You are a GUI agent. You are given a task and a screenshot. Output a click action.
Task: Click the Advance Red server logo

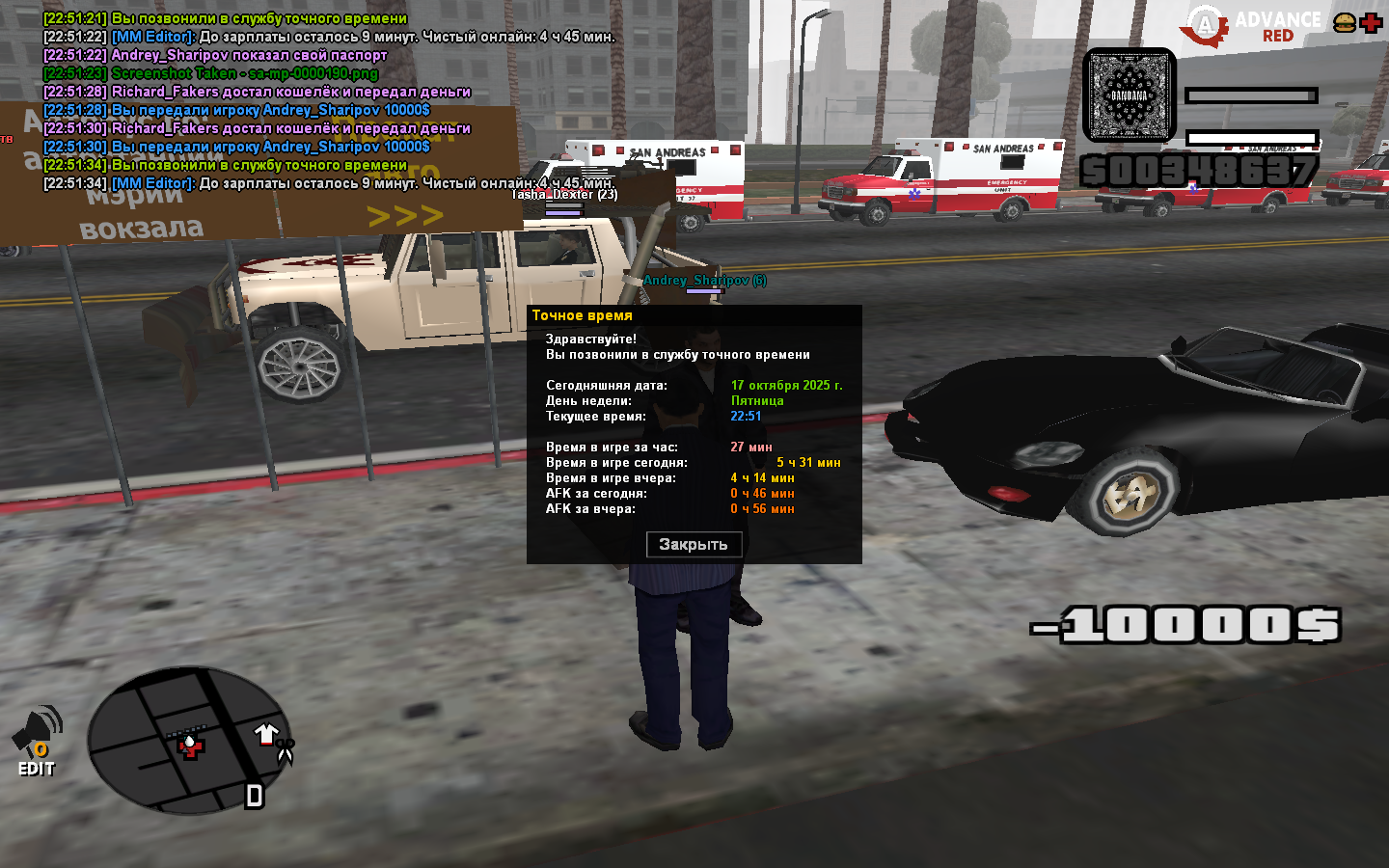(1253, 26)
